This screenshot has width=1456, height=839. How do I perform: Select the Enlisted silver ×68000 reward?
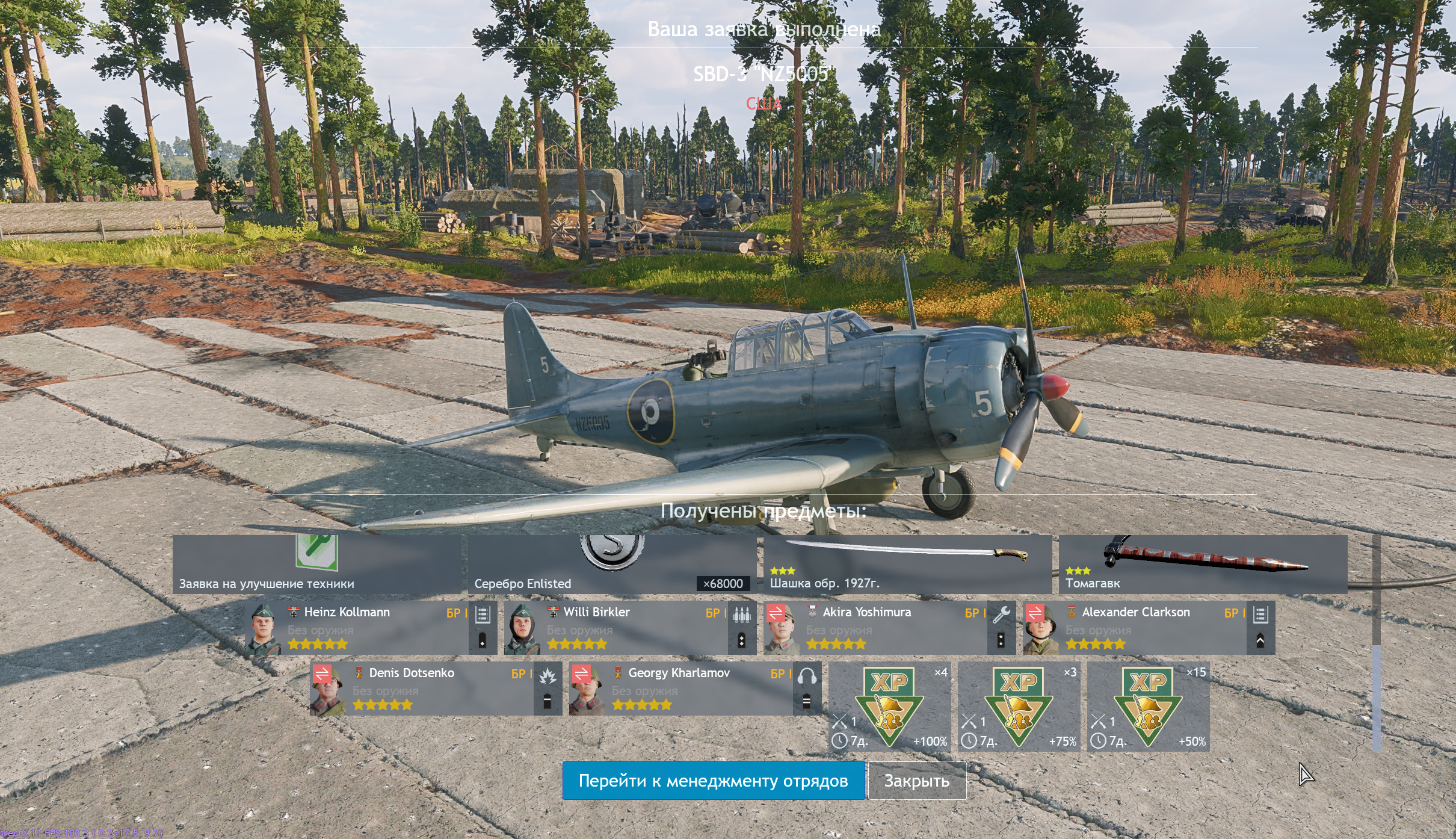(612, 565)
